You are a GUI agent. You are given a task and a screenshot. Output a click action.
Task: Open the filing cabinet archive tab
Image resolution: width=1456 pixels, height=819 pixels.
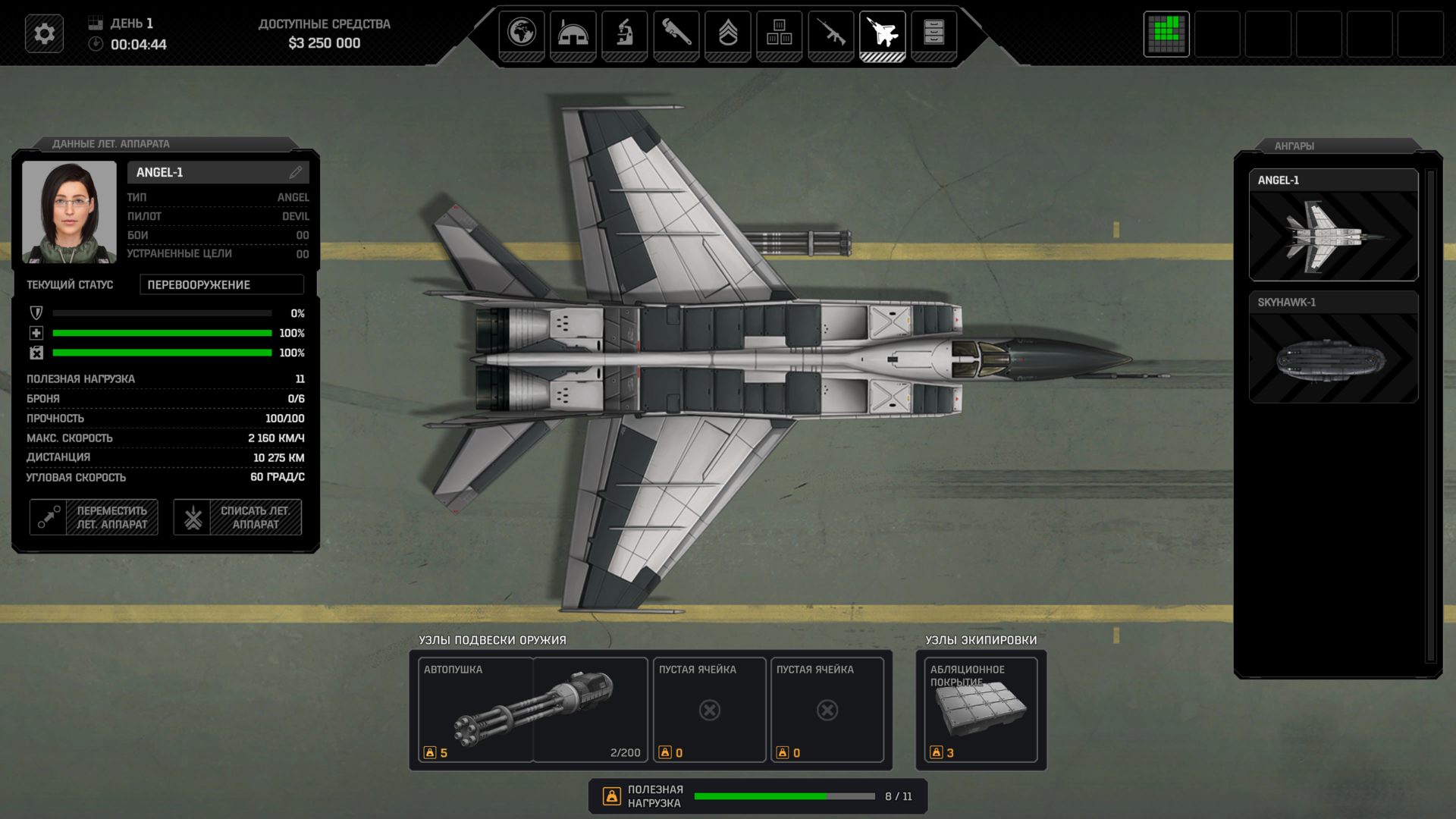click(x=934, y=34)
